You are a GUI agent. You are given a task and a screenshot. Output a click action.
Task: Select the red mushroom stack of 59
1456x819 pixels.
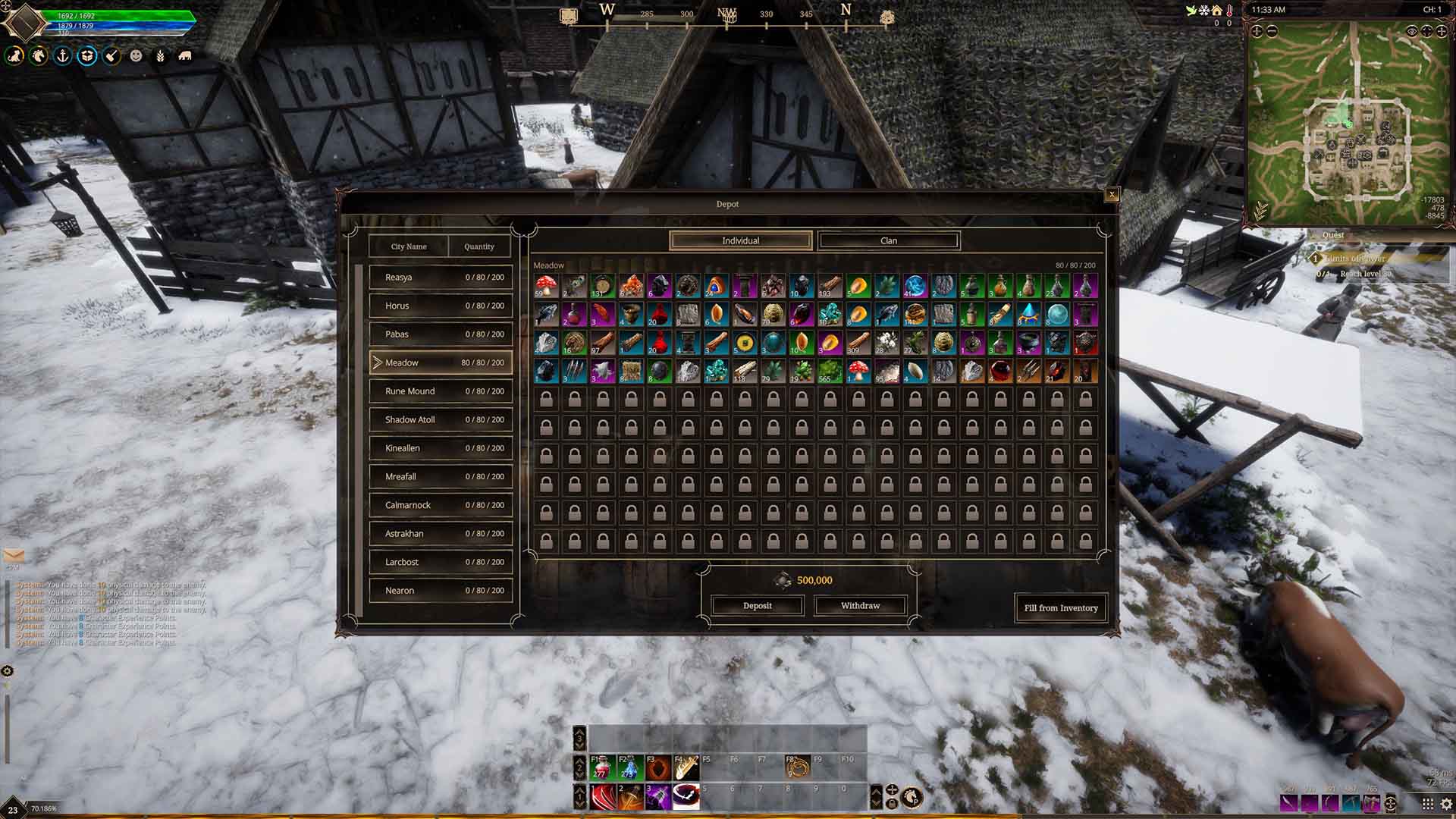click(x=546, y=286)
